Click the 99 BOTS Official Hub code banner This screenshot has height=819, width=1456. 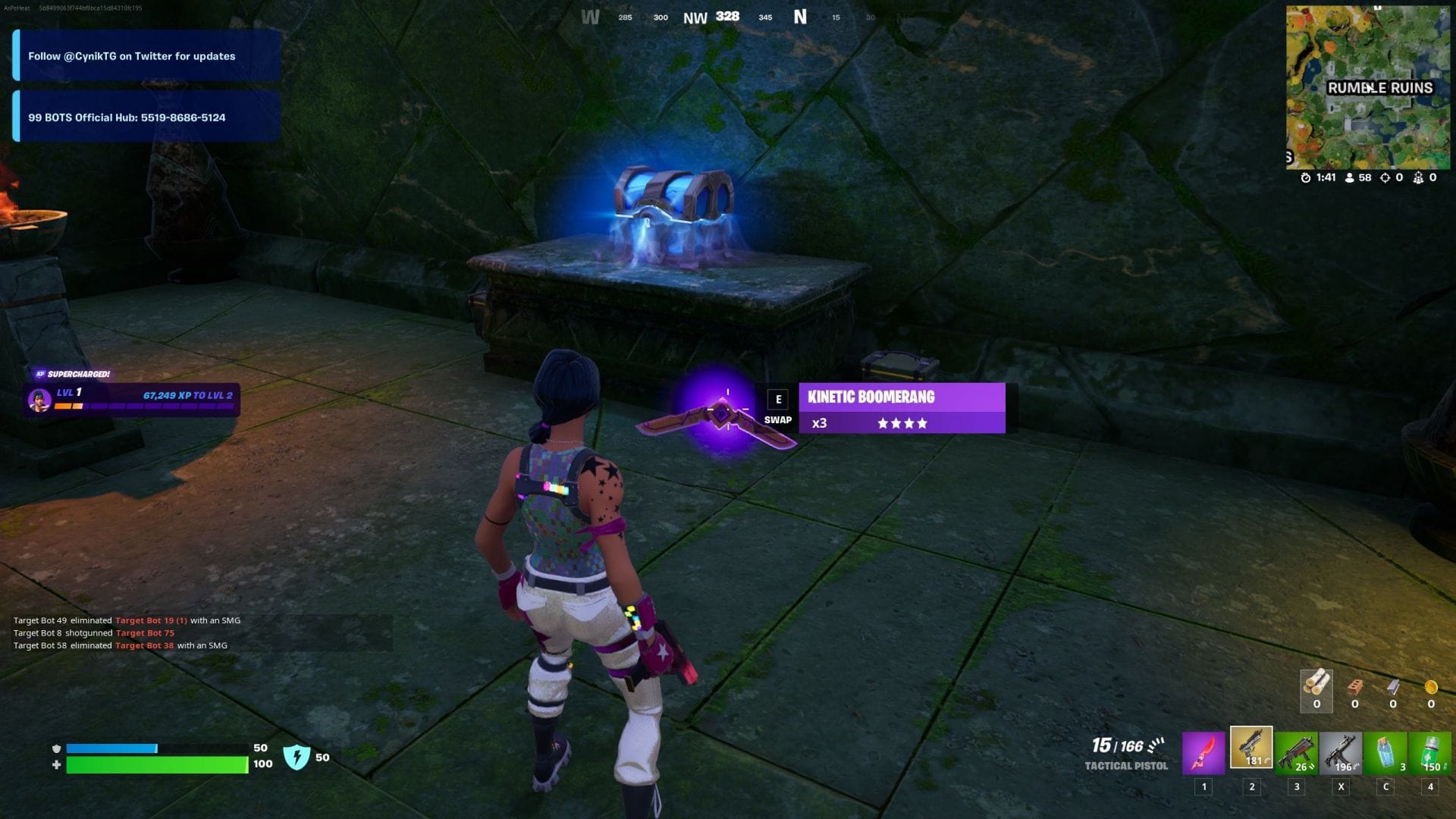coord(144,117)
